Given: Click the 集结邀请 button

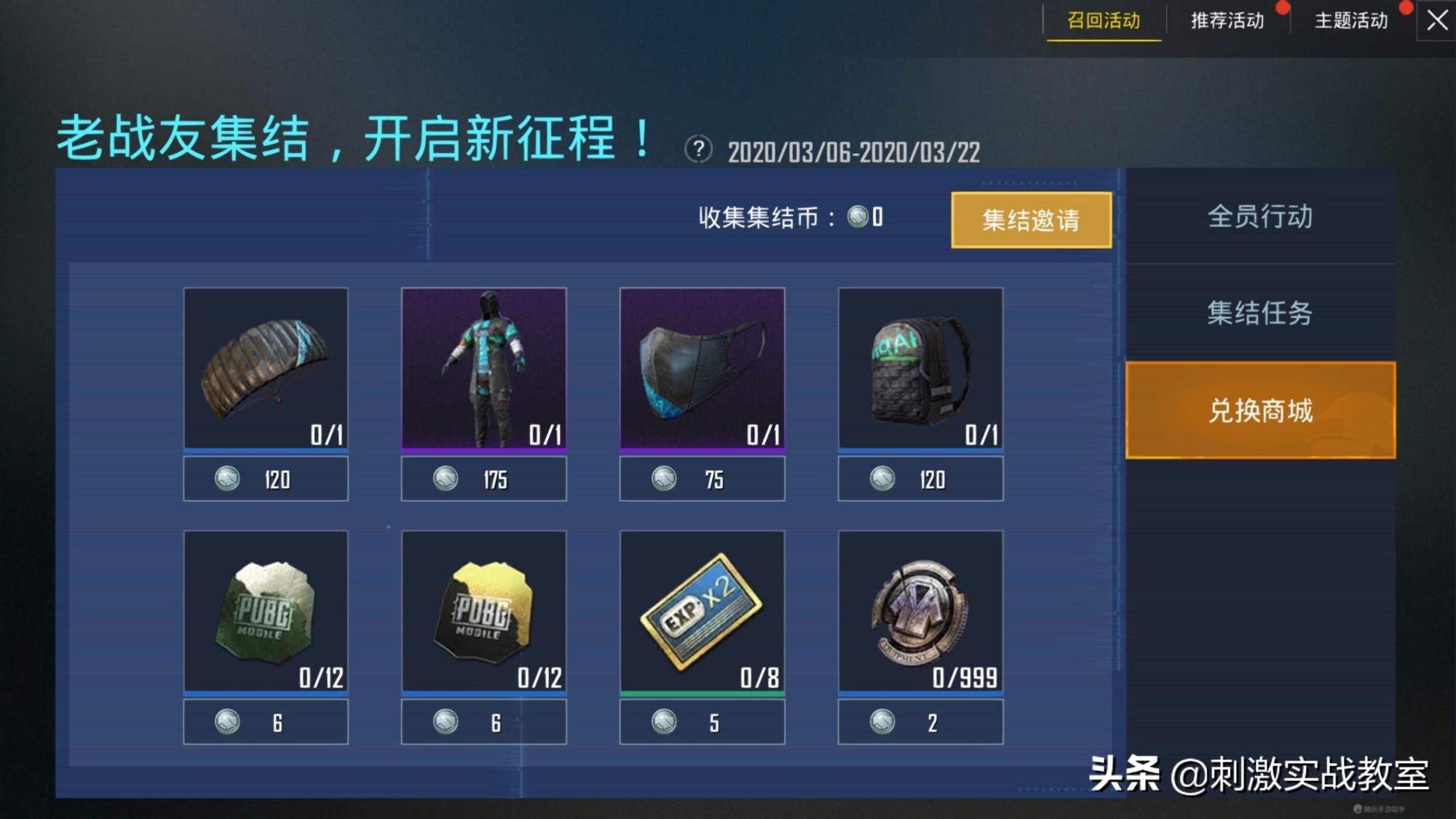Looking at the screenshot, I should [x=1032, y=218].
